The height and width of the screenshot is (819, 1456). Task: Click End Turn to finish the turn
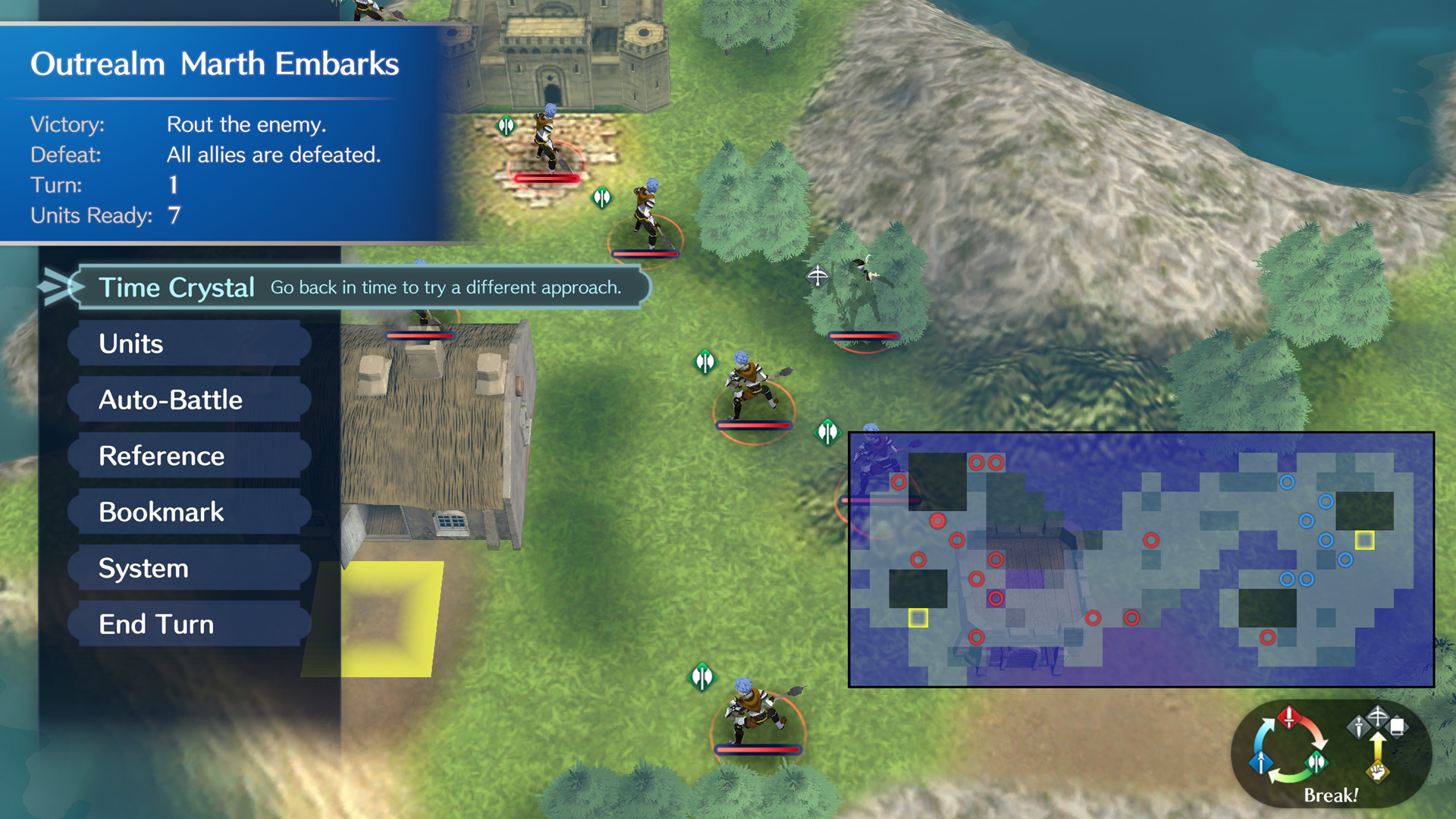[x=155, y=623]
